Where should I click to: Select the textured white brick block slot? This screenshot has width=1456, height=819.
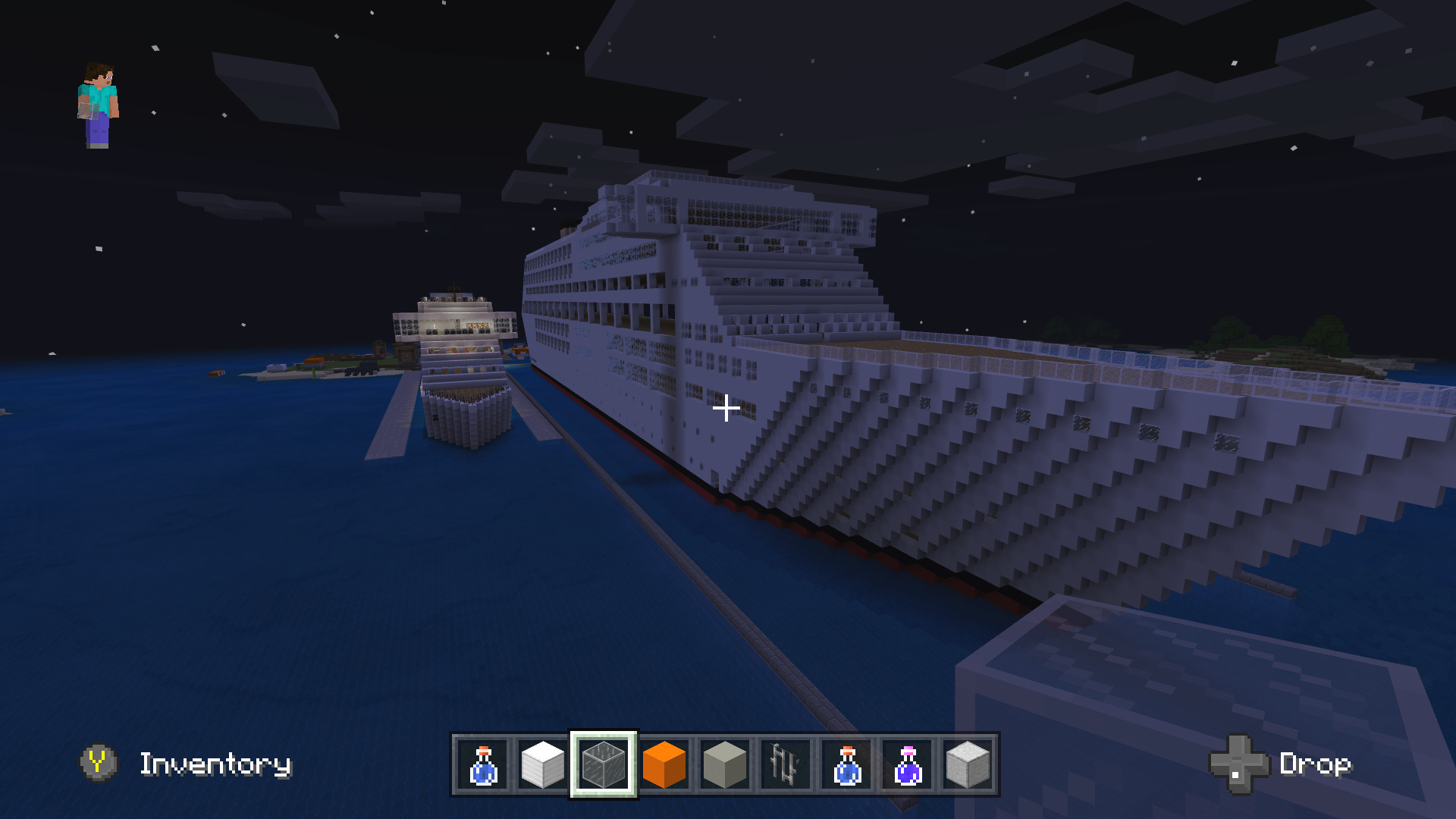(x=968, y=764)
